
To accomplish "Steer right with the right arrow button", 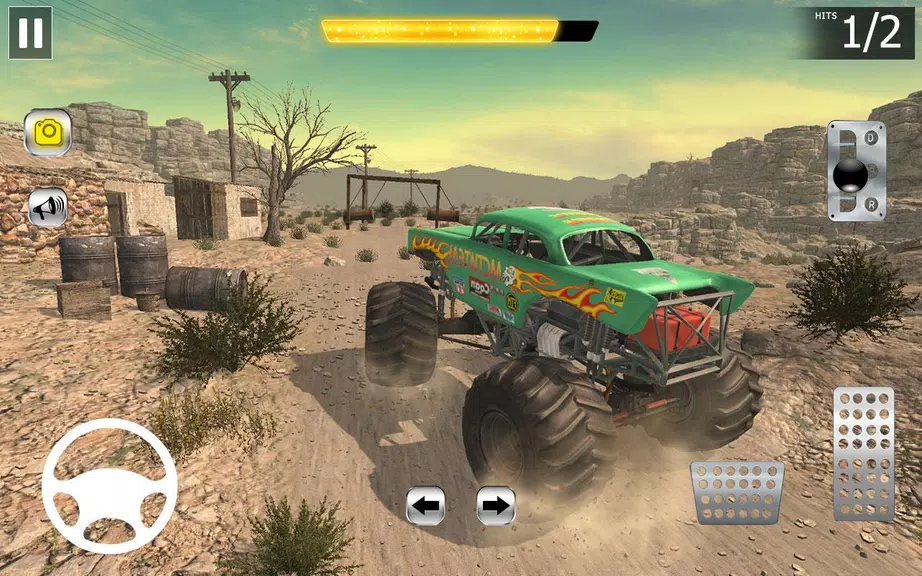I will click(495, 506).
